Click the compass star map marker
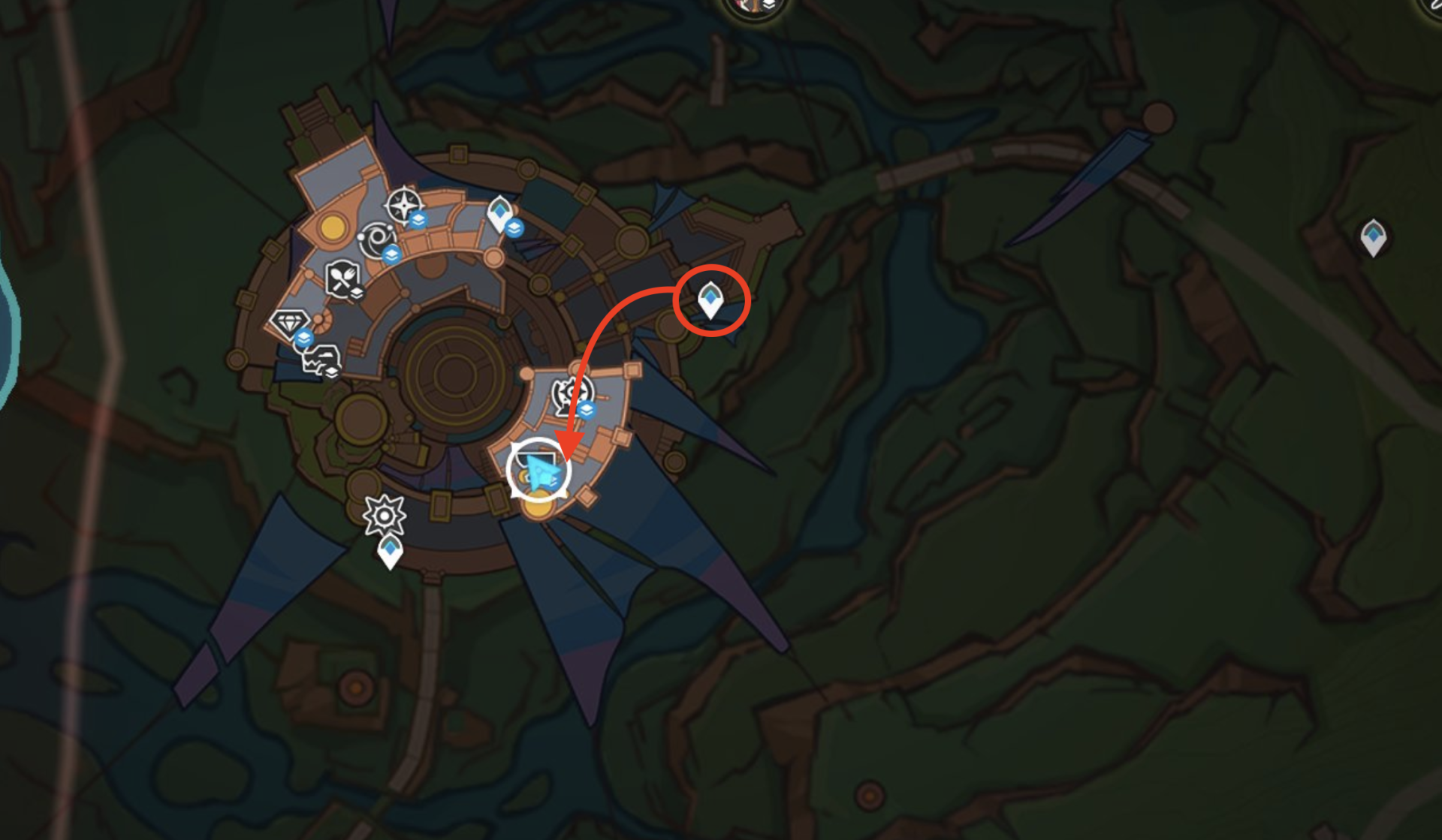The image size is (1442, 840). pos(403,205)
